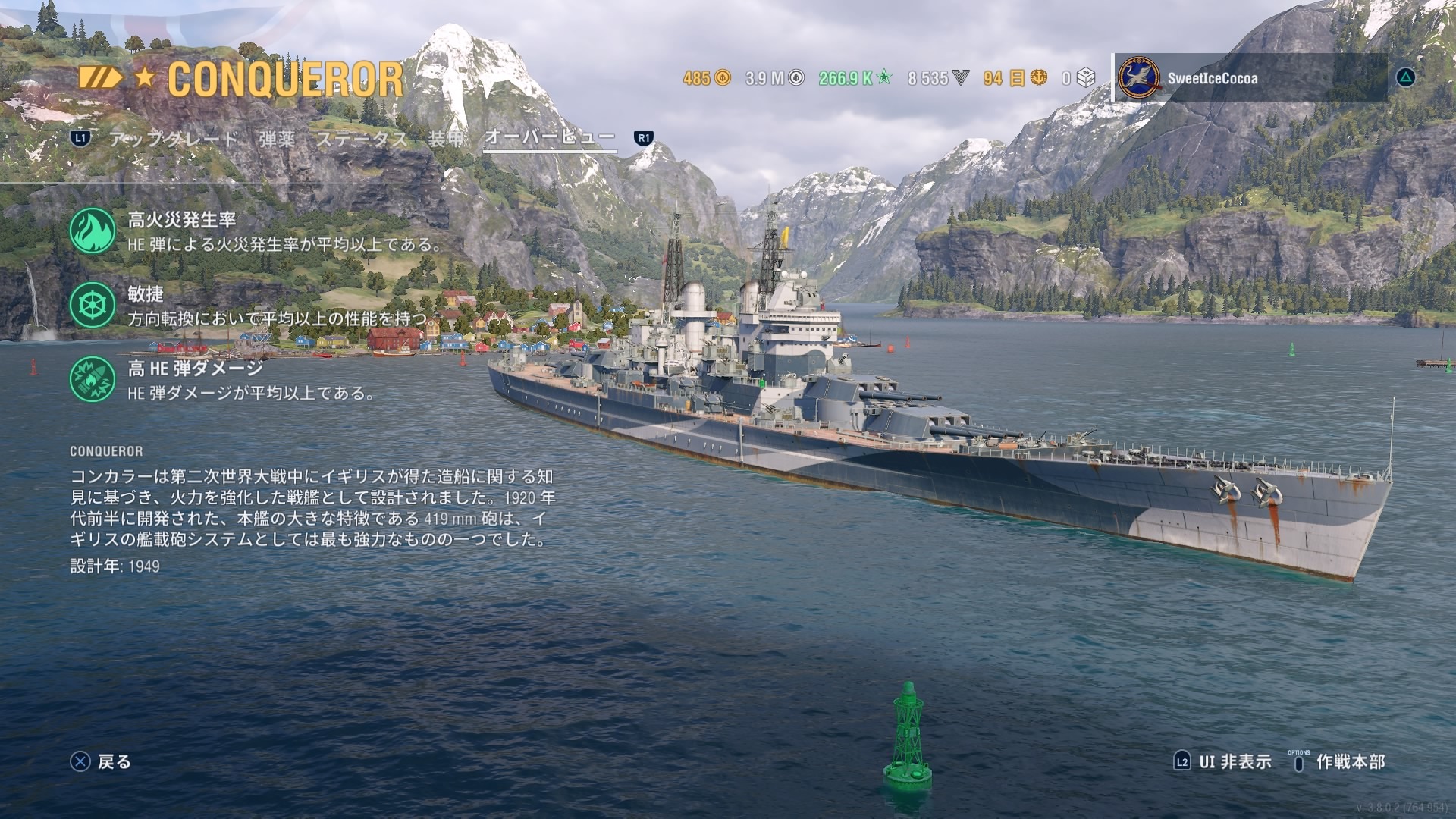Screen dimensions: 1456x819
Task: Go back with the 戻る button
Action: coord(101,761)
